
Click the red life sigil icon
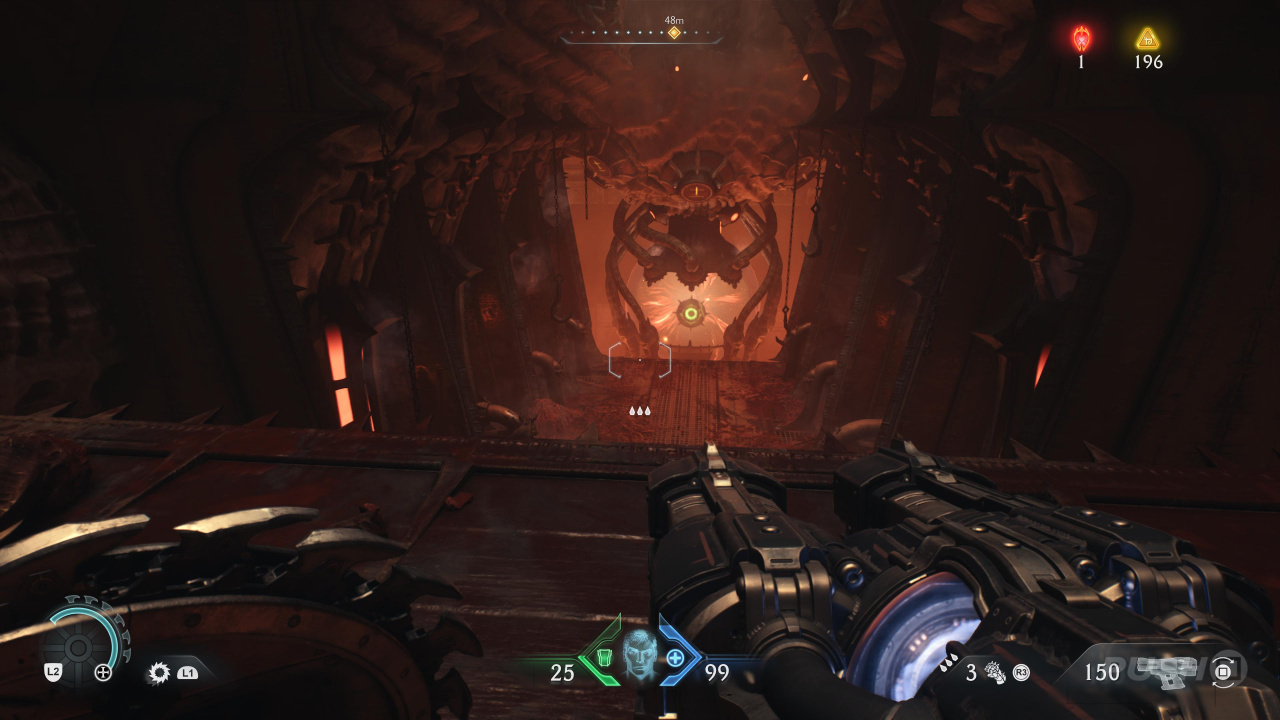[x=1081, y=39]
